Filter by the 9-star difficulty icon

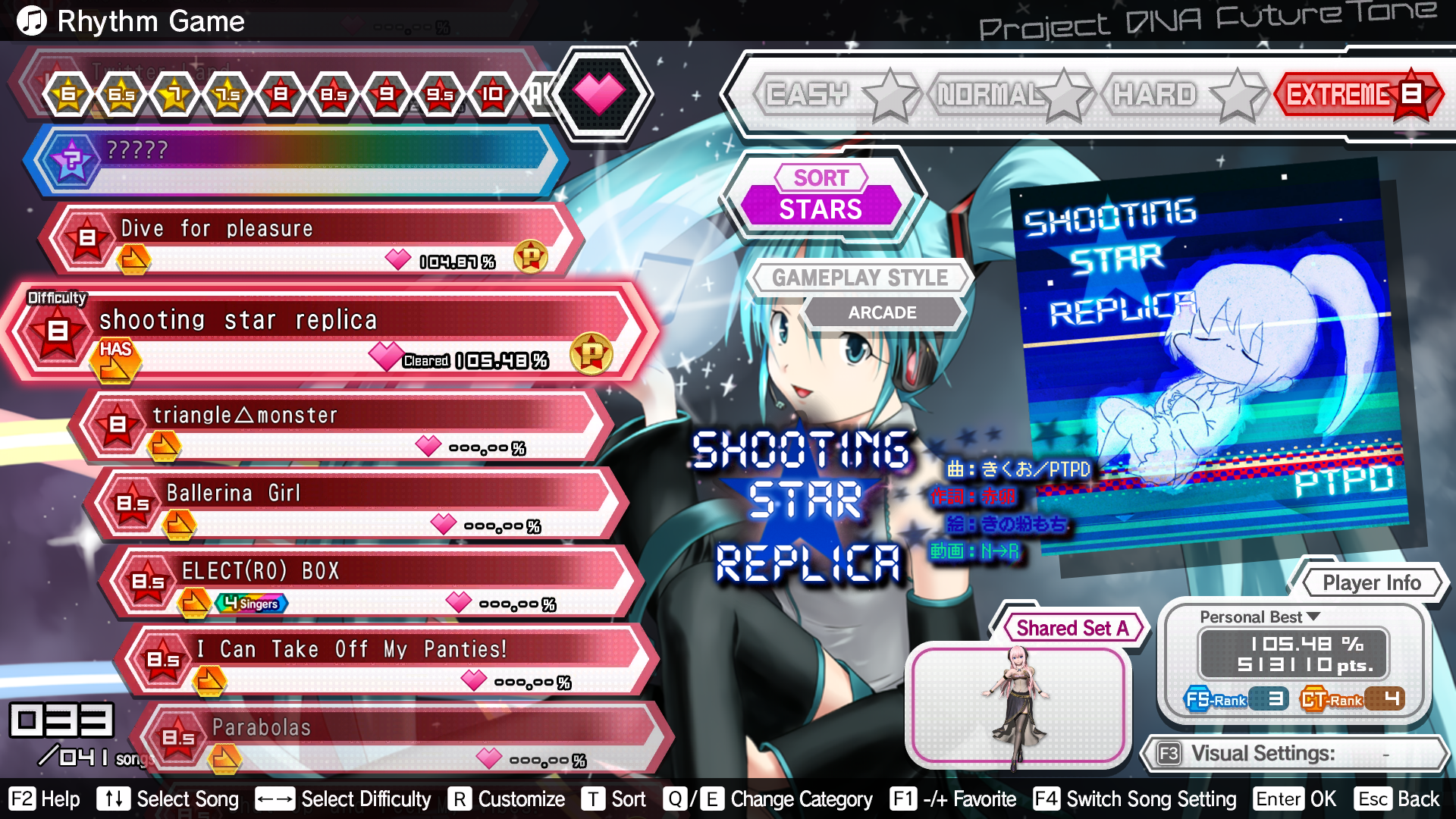click(x=387, y=94)
